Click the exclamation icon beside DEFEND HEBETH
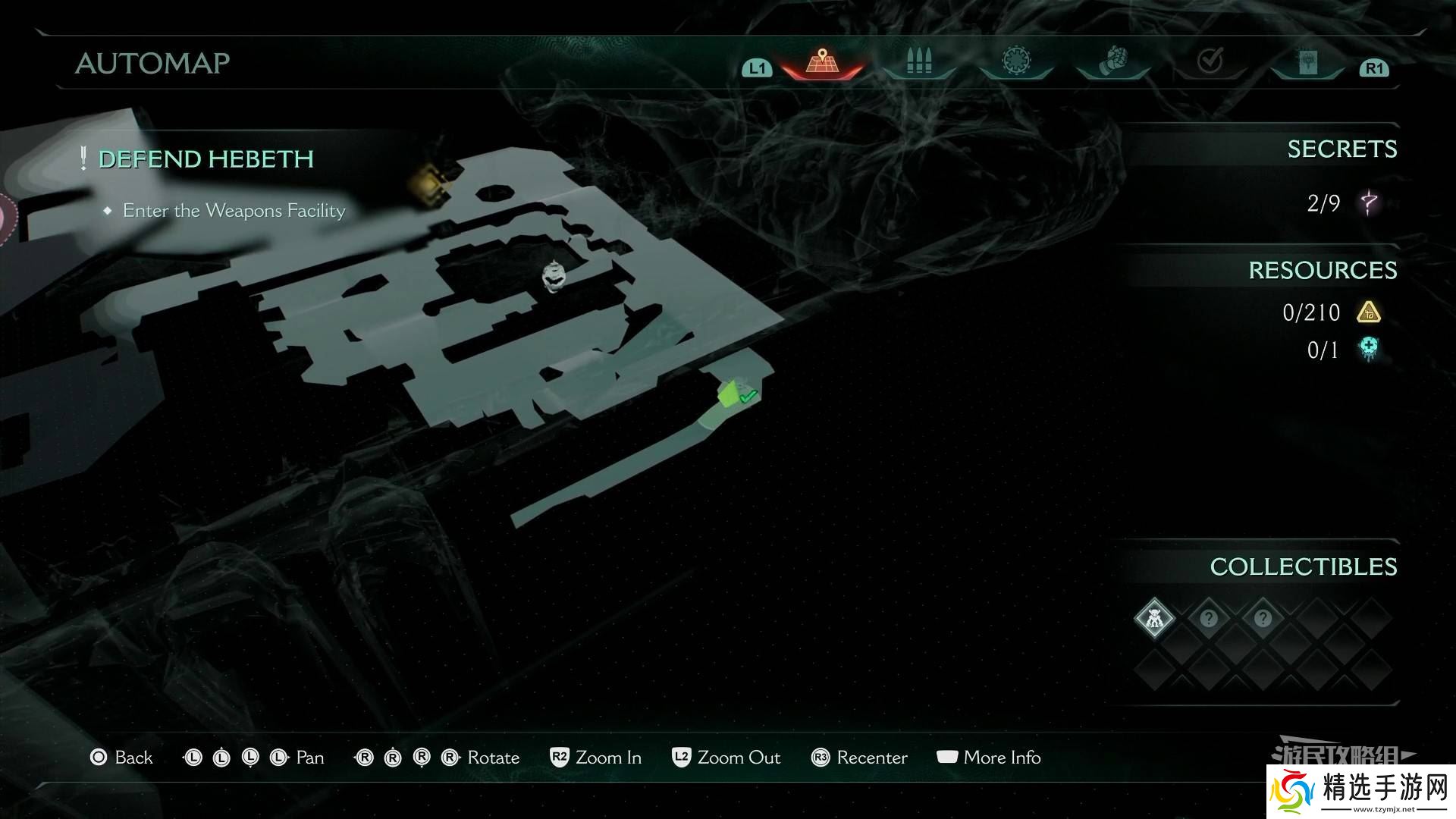Image resolution: width=1456 pixels, height=819 pixels. 82,158
